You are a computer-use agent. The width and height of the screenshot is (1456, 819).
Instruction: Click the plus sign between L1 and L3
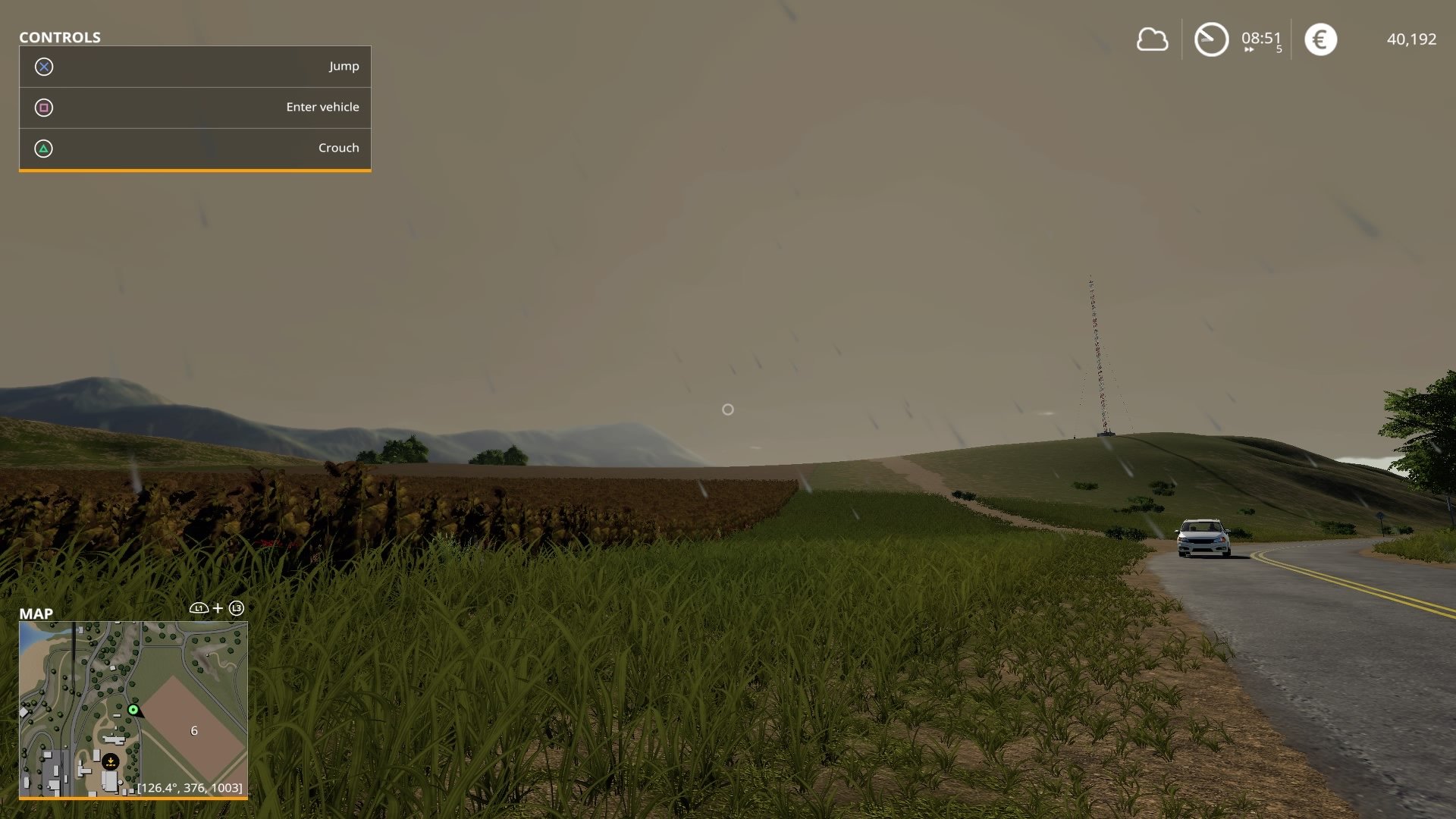point(218,607)
